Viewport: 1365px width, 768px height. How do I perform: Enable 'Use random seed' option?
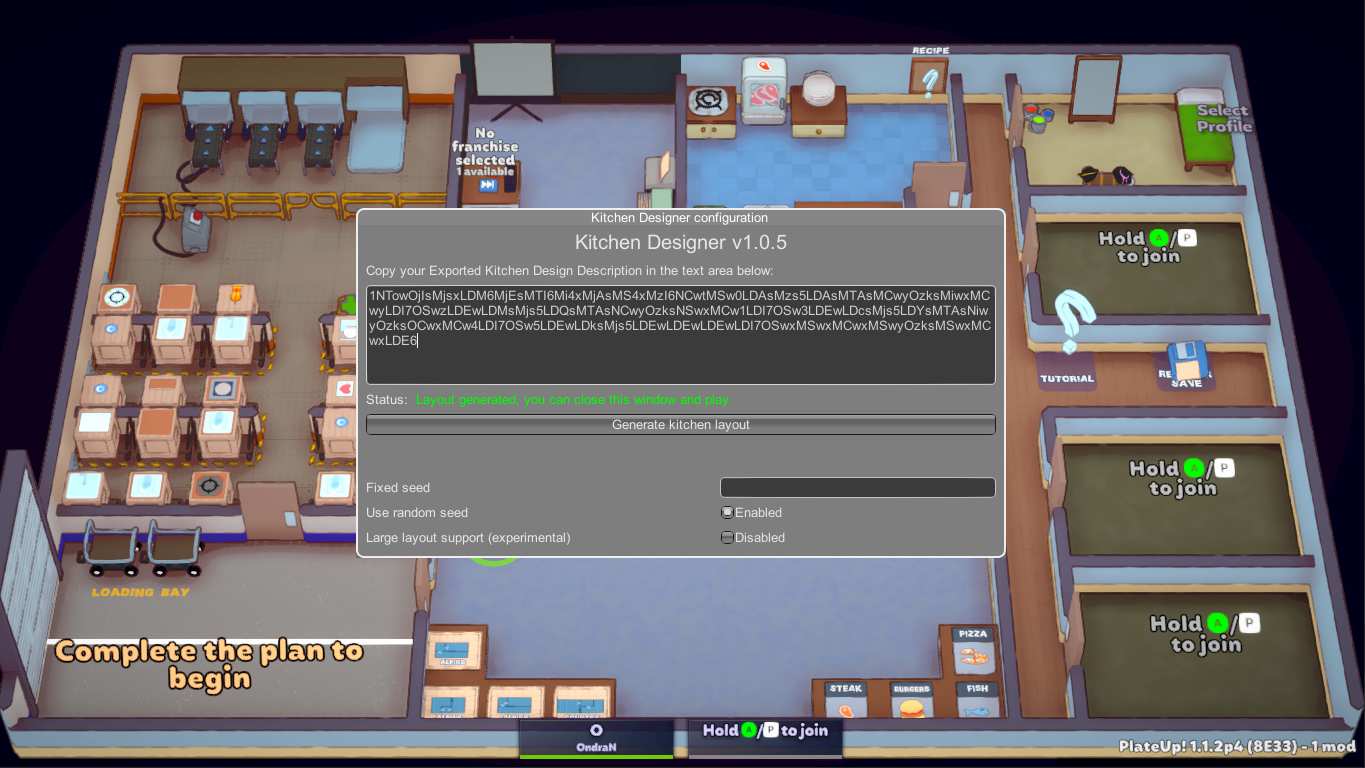pyautogui.click(x=727, y=512)
